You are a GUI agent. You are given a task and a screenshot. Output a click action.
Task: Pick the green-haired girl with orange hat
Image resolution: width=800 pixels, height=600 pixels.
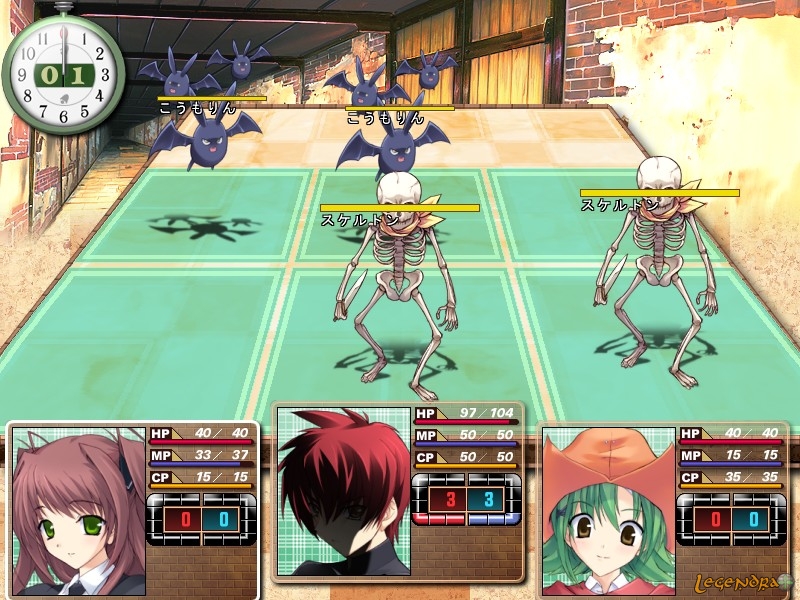click(x=607, y=510)
